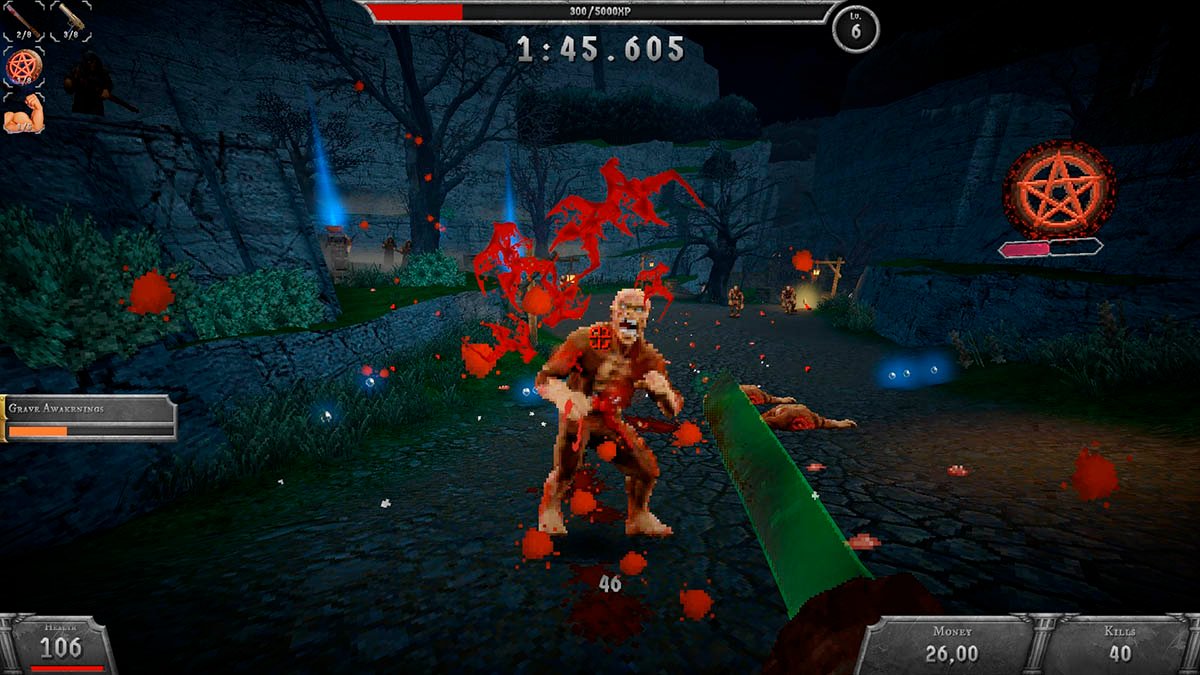
Task: Click the level 6 badge
Action: point(856,29)
